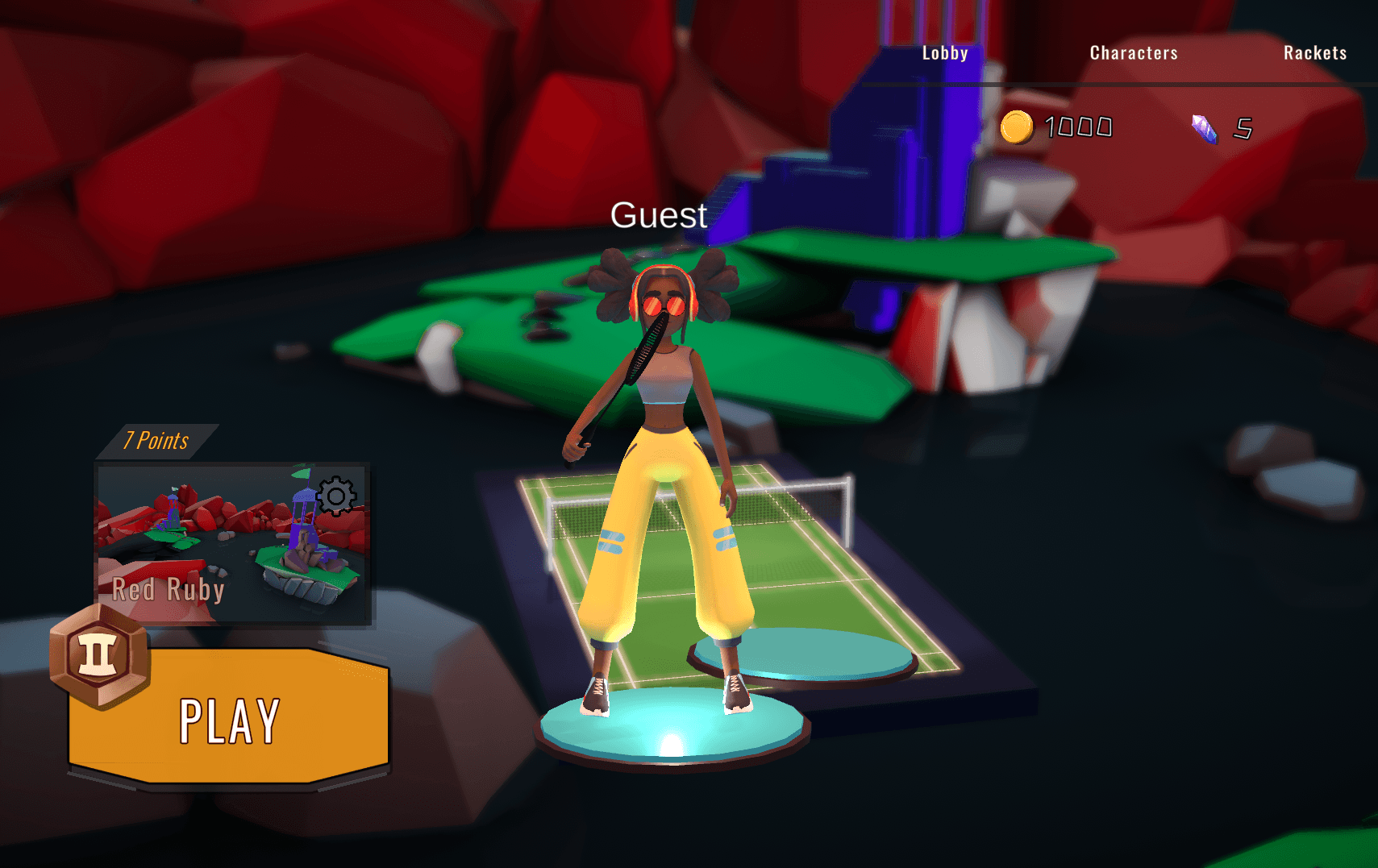Open the Rackets tab
Screen dimensions: 1378x868
[1315, 52]
